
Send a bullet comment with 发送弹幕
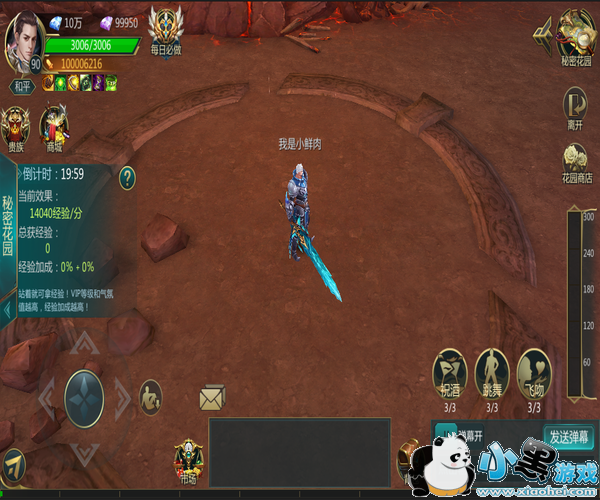click(x=570, y=437)
